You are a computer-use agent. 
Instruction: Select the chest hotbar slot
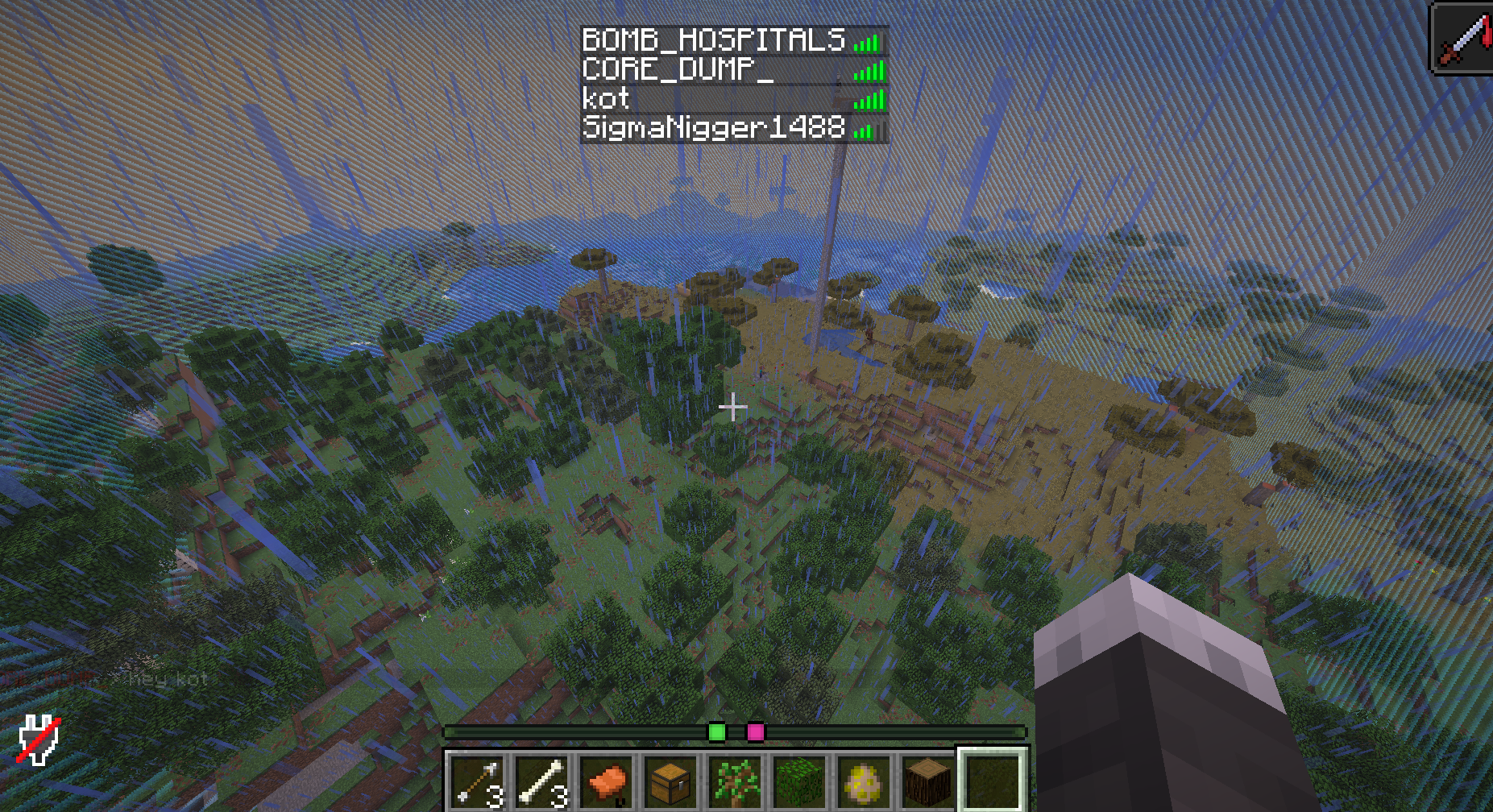671,781
